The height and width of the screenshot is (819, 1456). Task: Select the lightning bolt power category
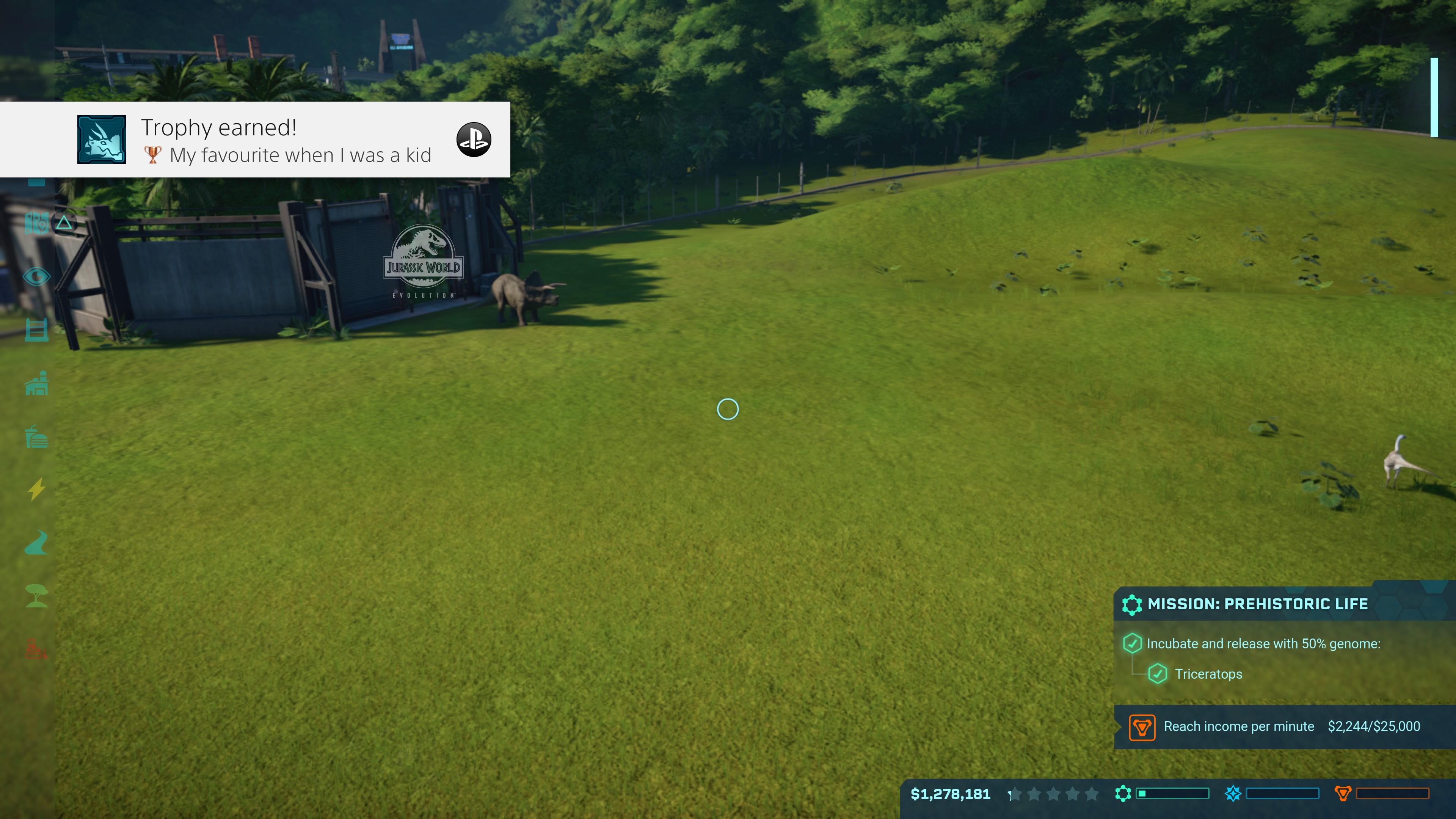37,490
